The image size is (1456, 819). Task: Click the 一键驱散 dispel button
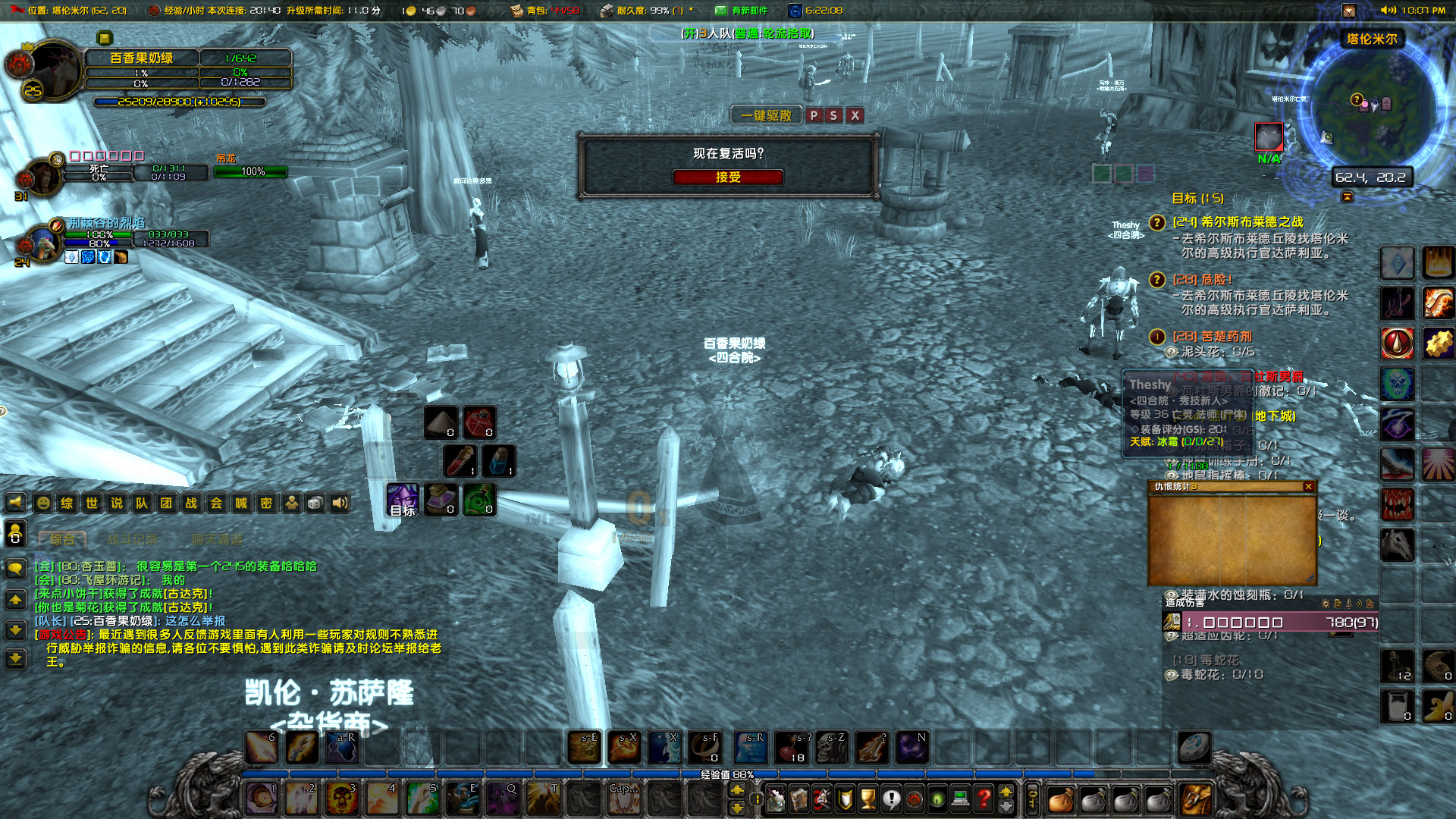pos(765,115)
